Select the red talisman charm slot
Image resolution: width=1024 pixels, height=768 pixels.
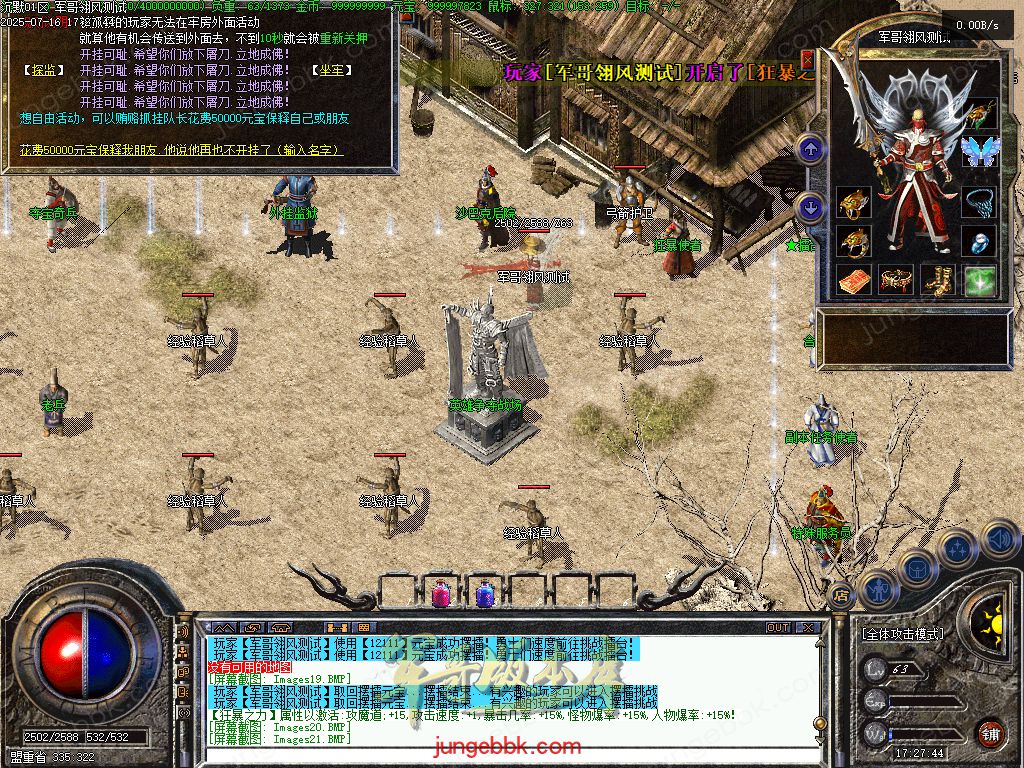pos(853,281)
